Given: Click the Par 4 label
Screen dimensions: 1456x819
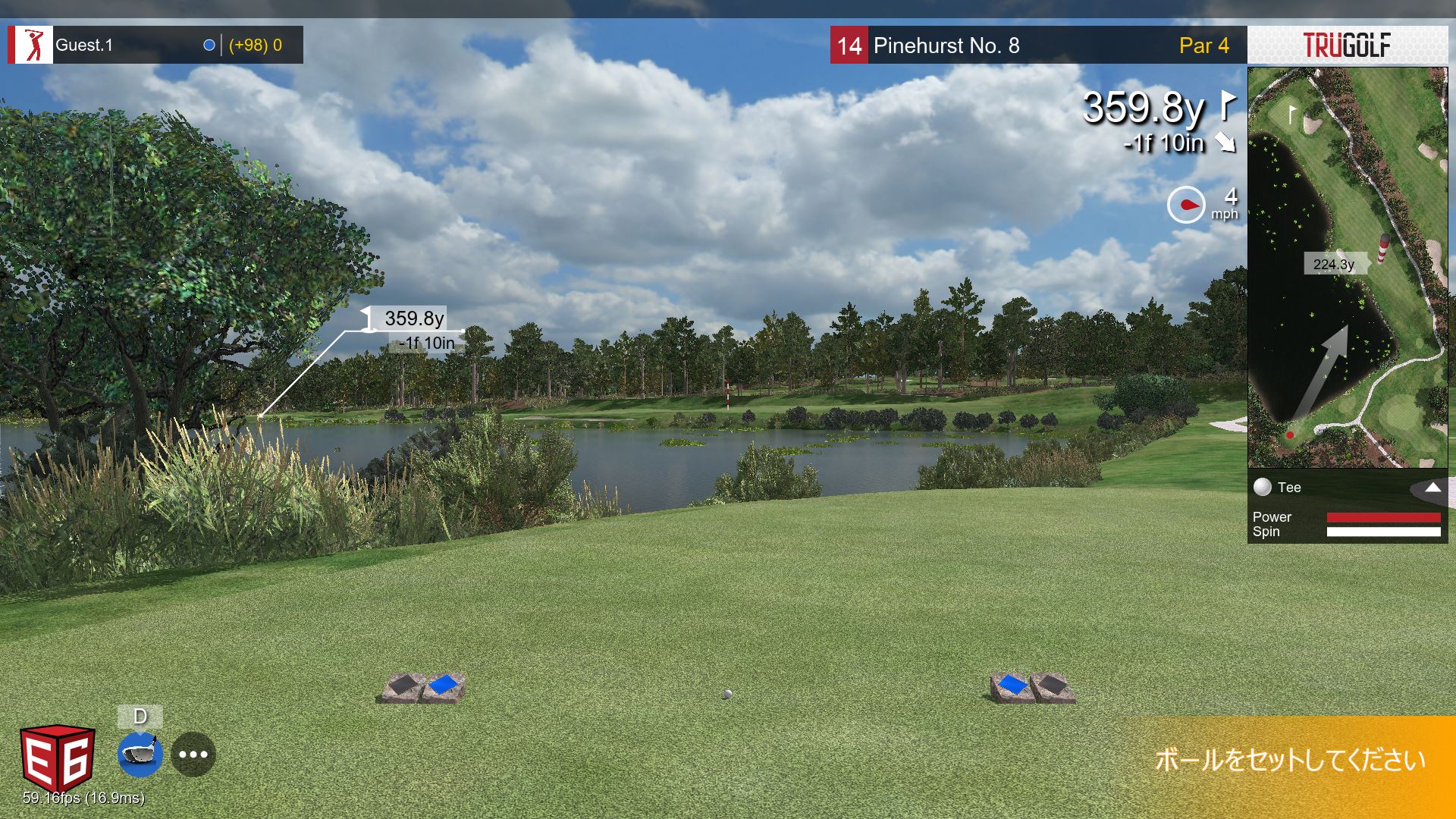Looking at the screenshot, I should pos(1203,45).
